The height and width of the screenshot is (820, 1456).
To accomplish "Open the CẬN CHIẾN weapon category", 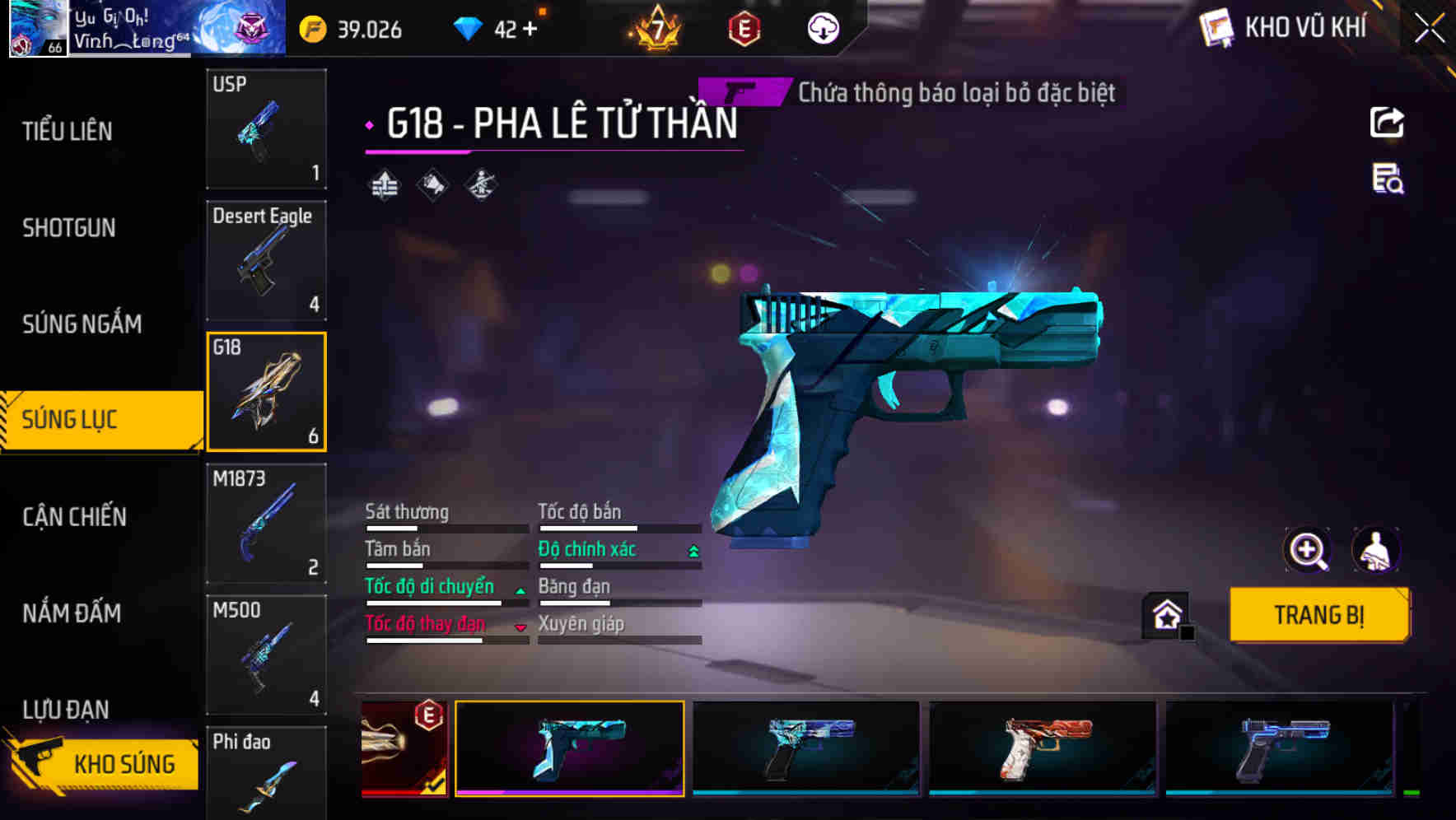I will [74, 517].
